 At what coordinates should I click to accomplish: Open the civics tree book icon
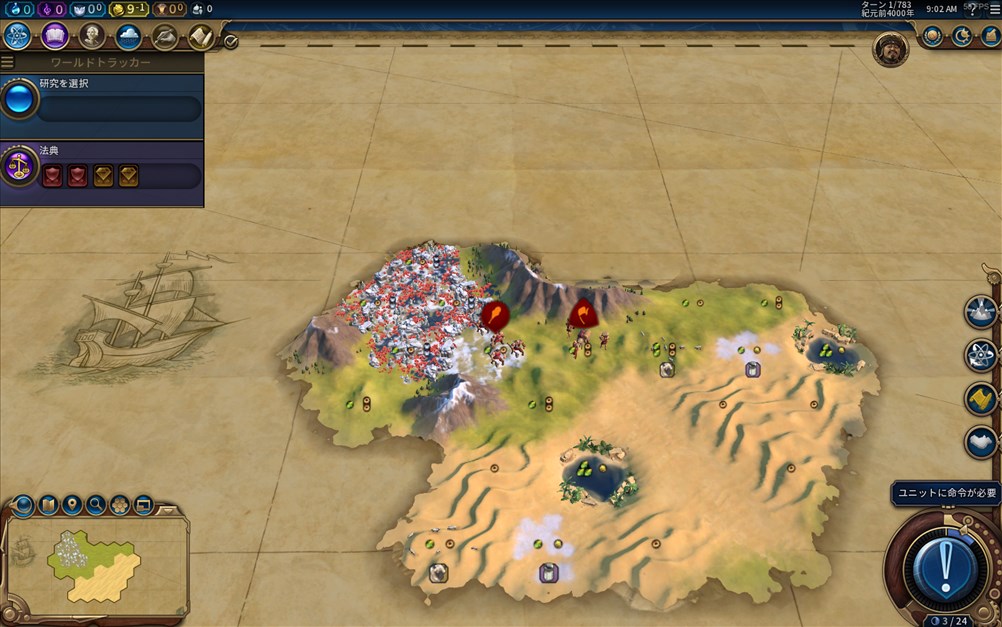55,37
